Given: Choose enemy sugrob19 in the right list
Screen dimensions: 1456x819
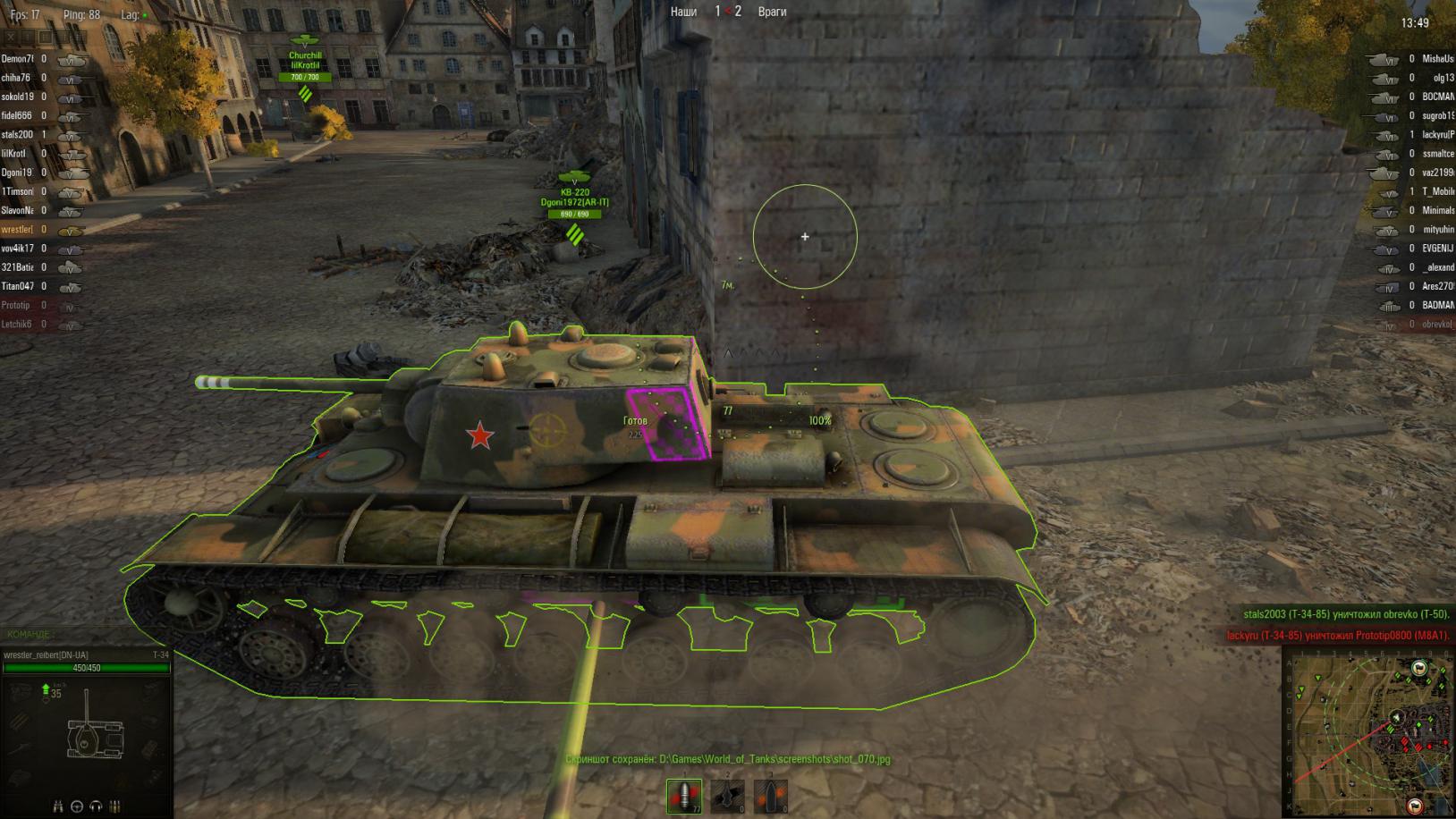Looking at the screenshot, I should point(1437,116).
